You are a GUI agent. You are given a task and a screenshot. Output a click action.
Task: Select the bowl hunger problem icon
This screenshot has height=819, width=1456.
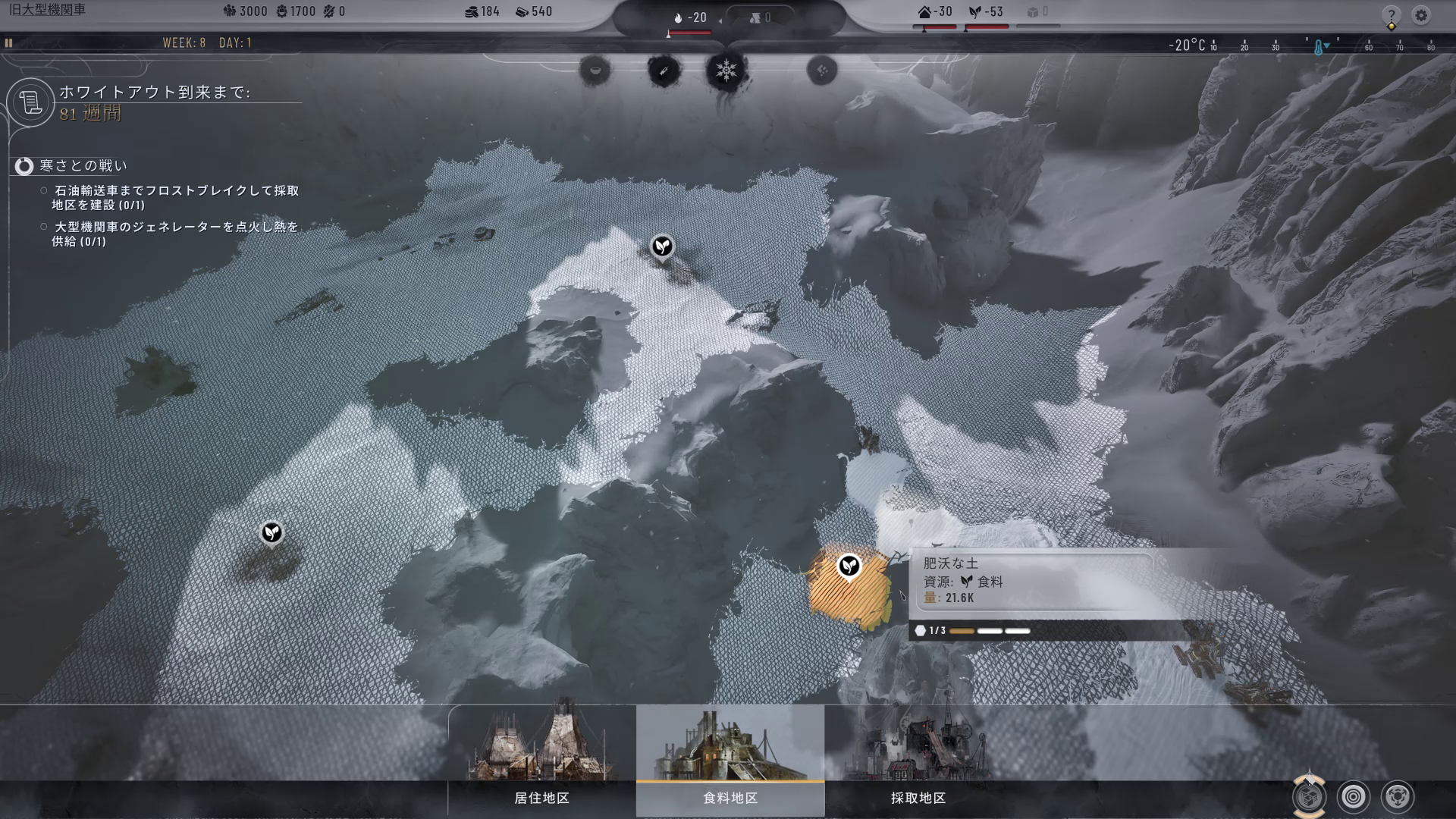595,71
